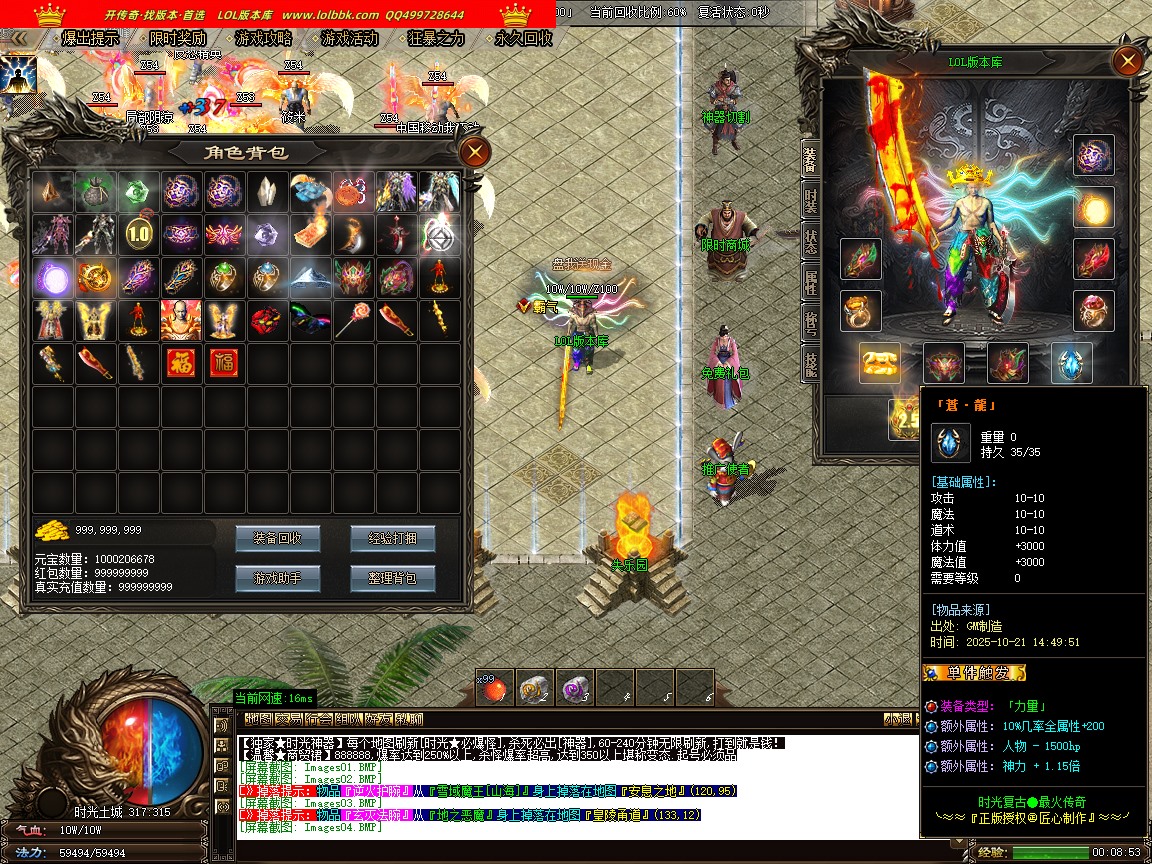Open the 狂暴之力 menu
Screen dimensions: 1152x864
436,39
